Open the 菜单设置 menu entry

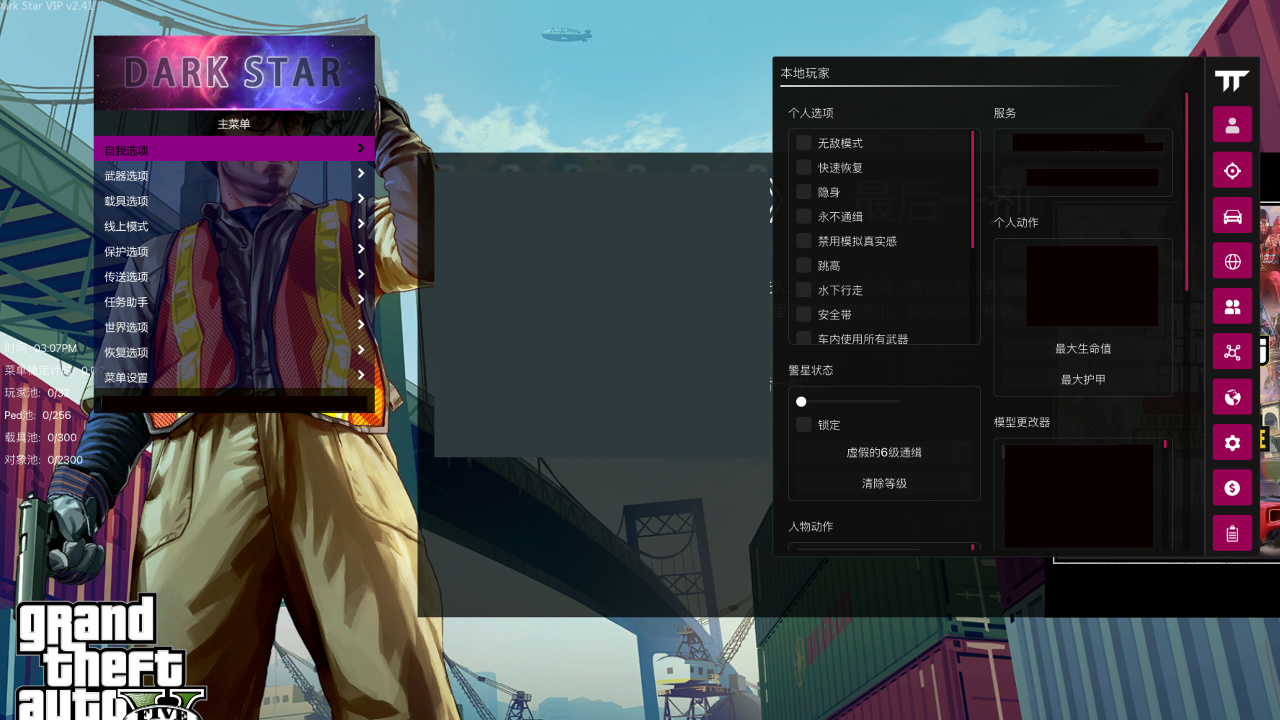click(234, 377)
